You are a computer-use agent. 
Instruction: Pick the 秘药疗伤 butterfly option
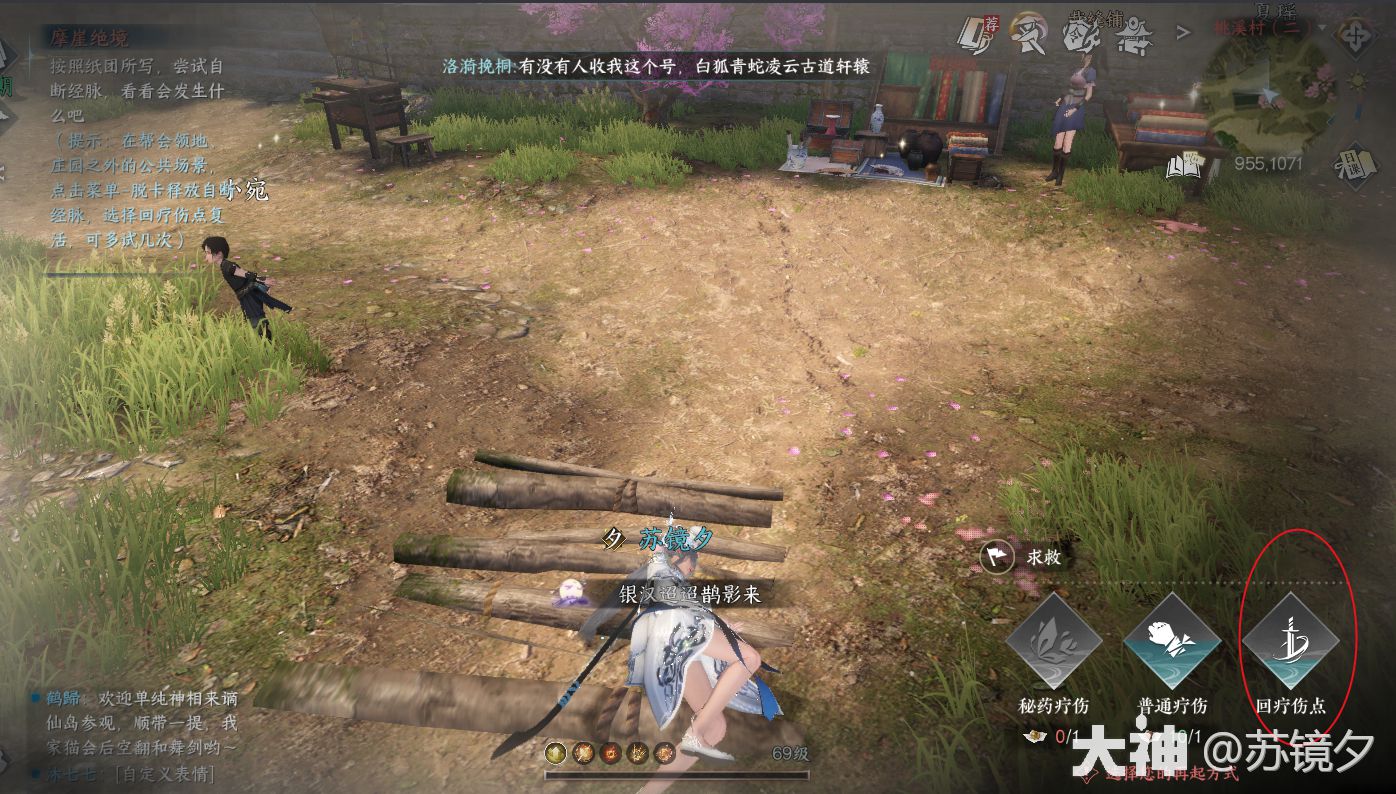pos(1054,643)
